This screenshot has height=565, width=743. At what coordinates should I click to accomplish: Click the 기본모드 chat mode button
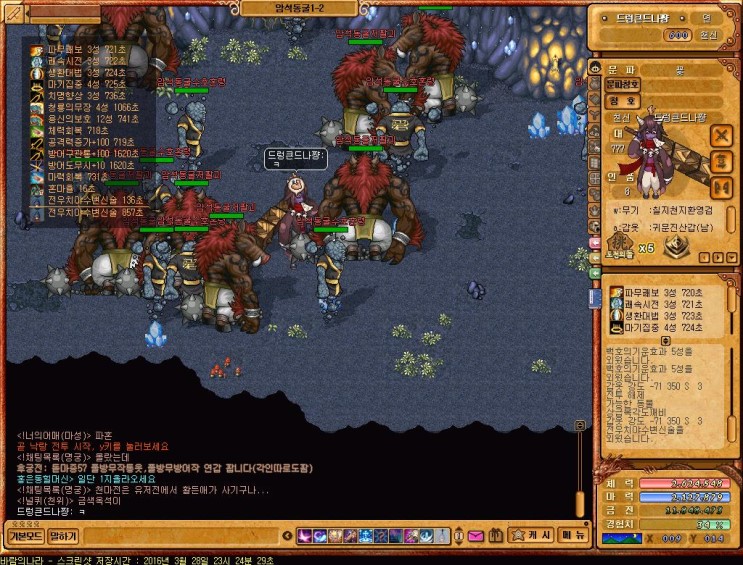tap(24, 536)
